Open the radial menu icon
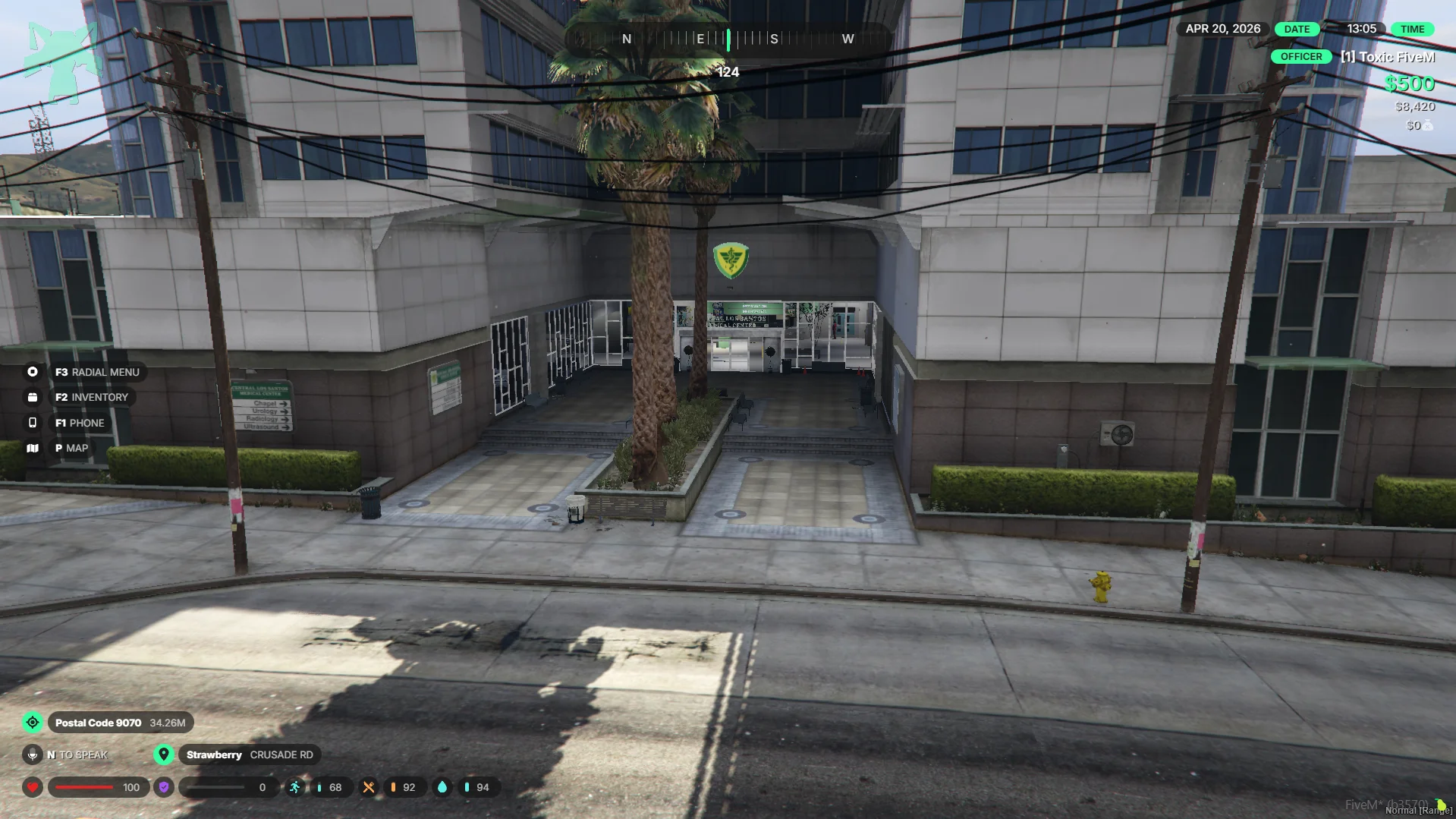1456x819 pixels. point(33,372)
